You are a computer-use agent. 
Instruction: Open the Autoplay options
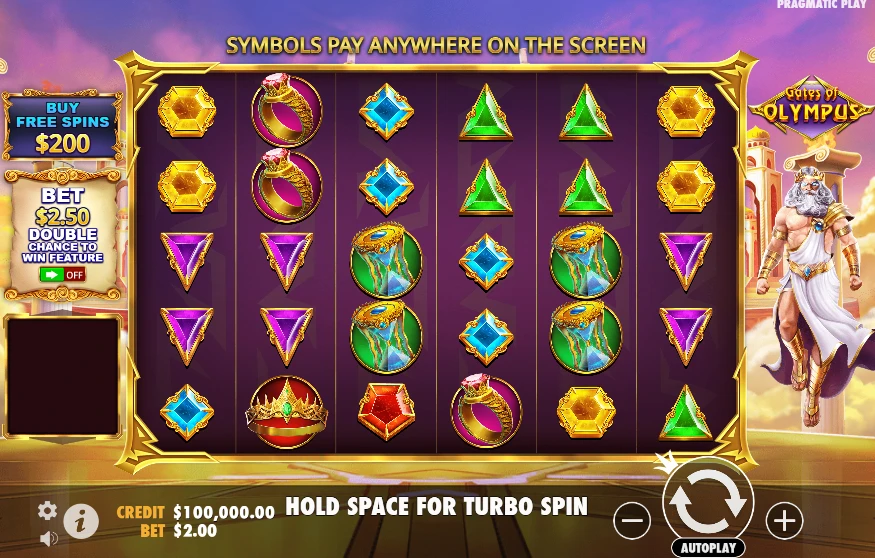[x=708, y=548]
